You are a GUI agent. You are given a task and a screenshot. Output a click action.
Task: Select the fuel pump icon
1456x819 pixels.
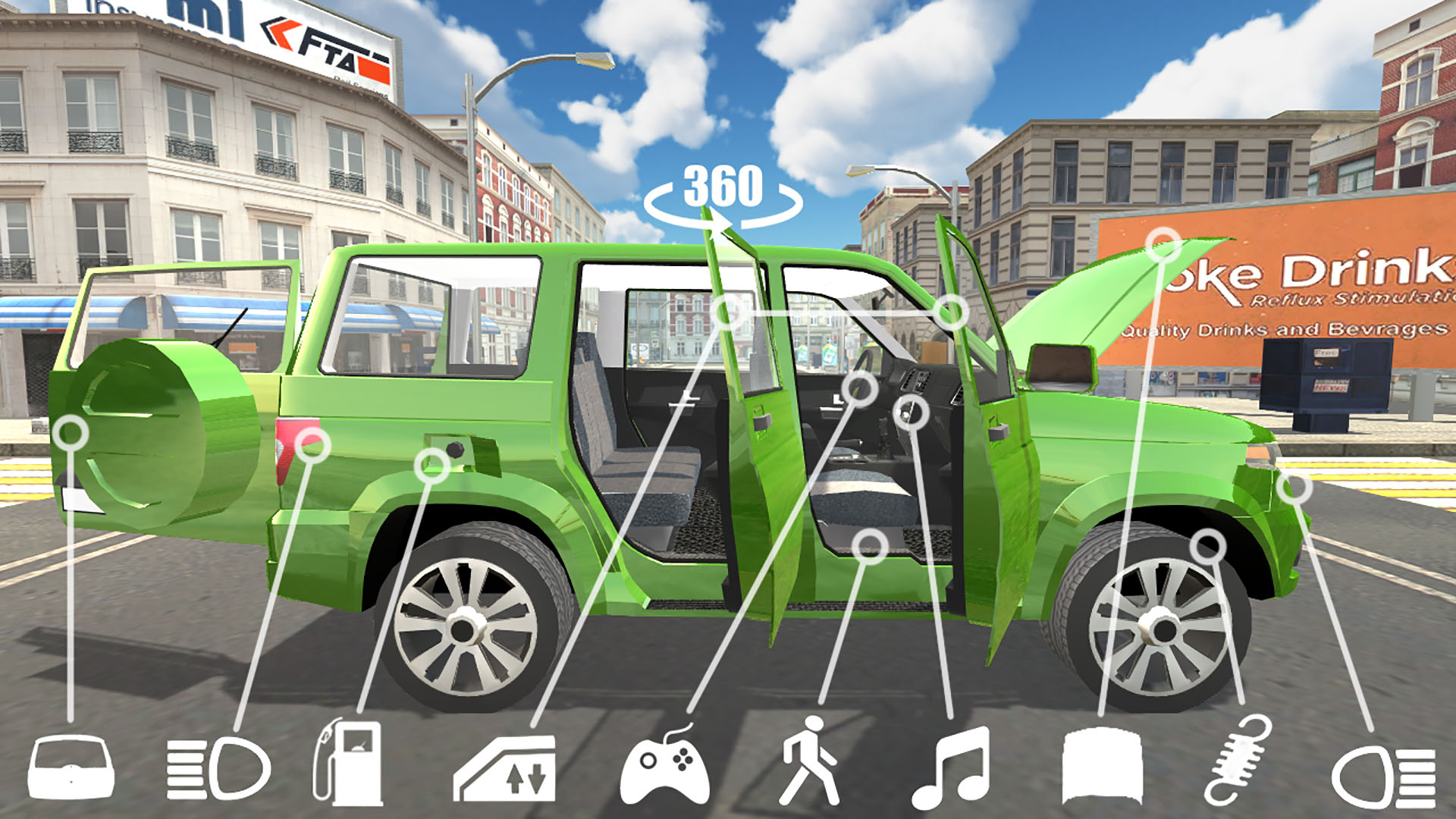(349, 763)
